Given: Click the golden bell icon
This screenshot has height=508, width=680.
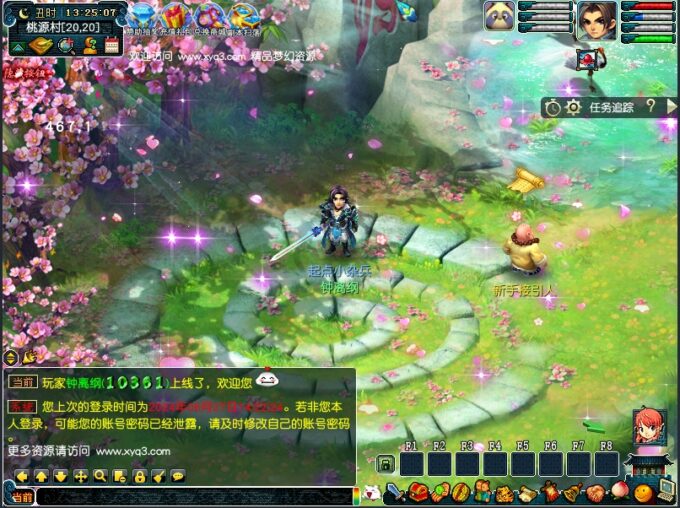Looking at the screenshot, I should [572, 492].
